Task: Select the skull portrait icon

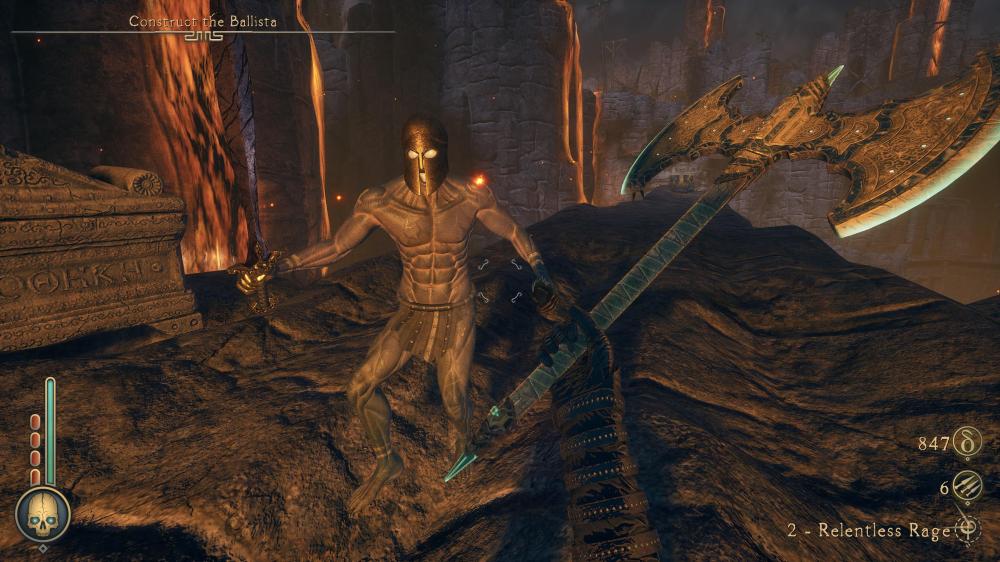Action: coord(43,514)
